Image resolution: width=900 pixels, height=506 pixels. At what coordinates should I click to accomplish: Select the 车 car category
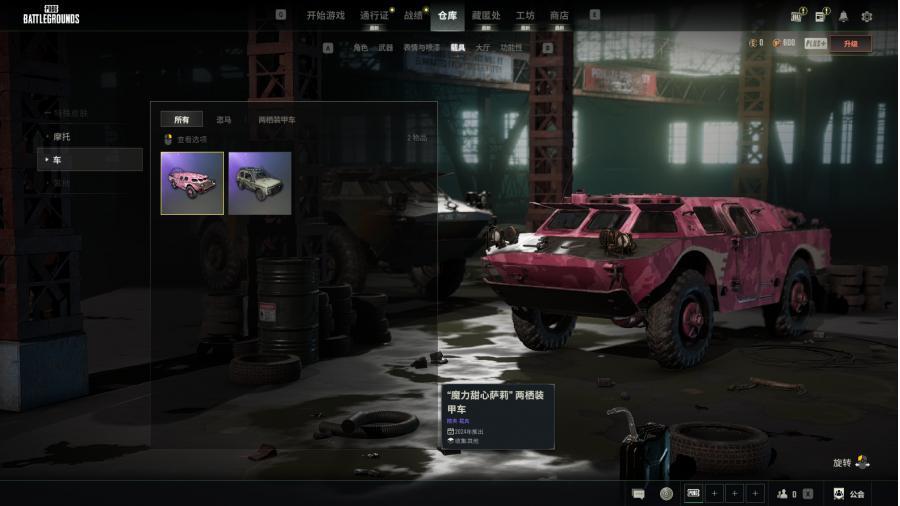coord(90,160)
